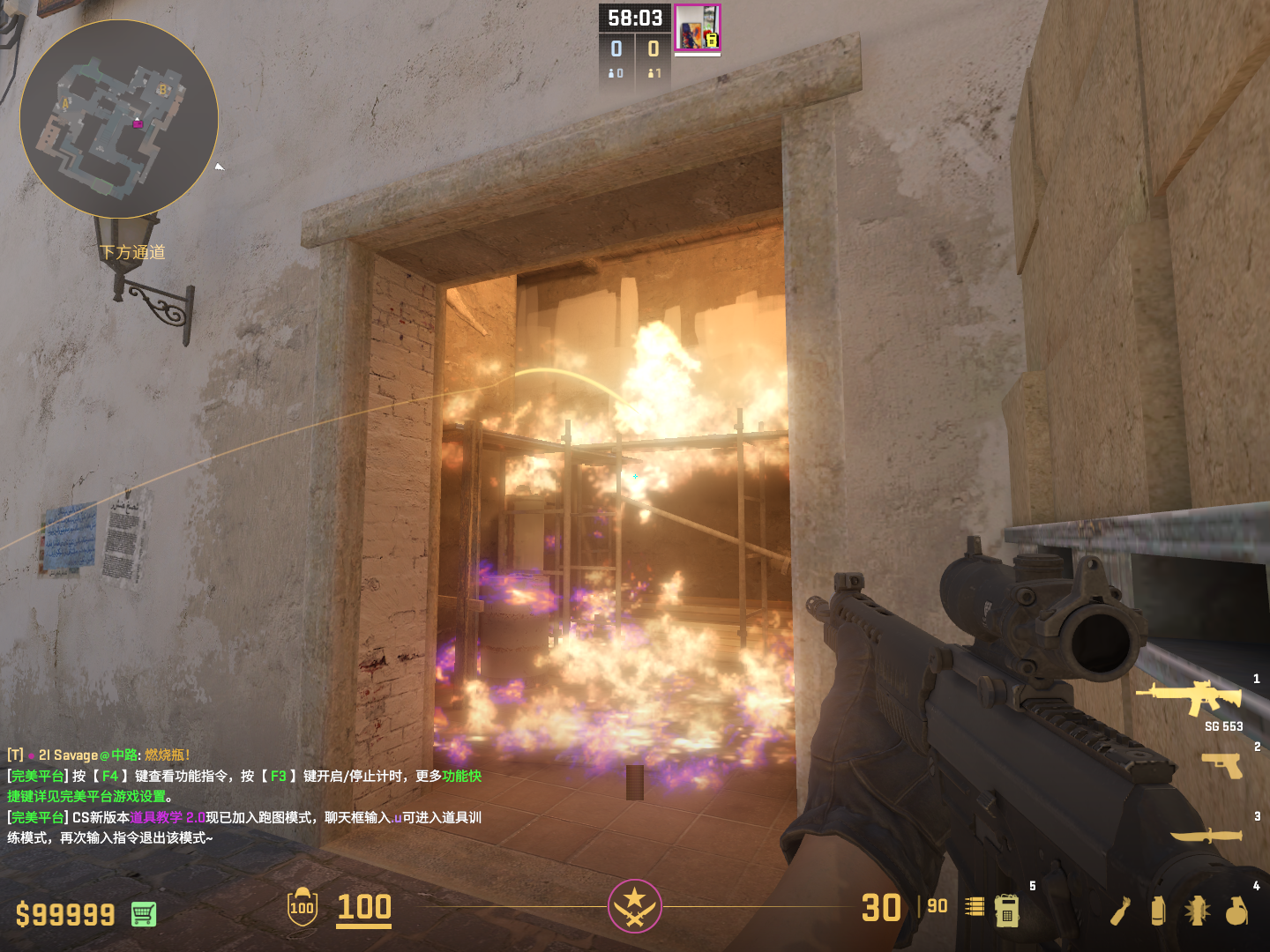Select the smoke grenade icon
Image resolution: width=1270 pixels, height=952 pixels.
coord(1158,911)
